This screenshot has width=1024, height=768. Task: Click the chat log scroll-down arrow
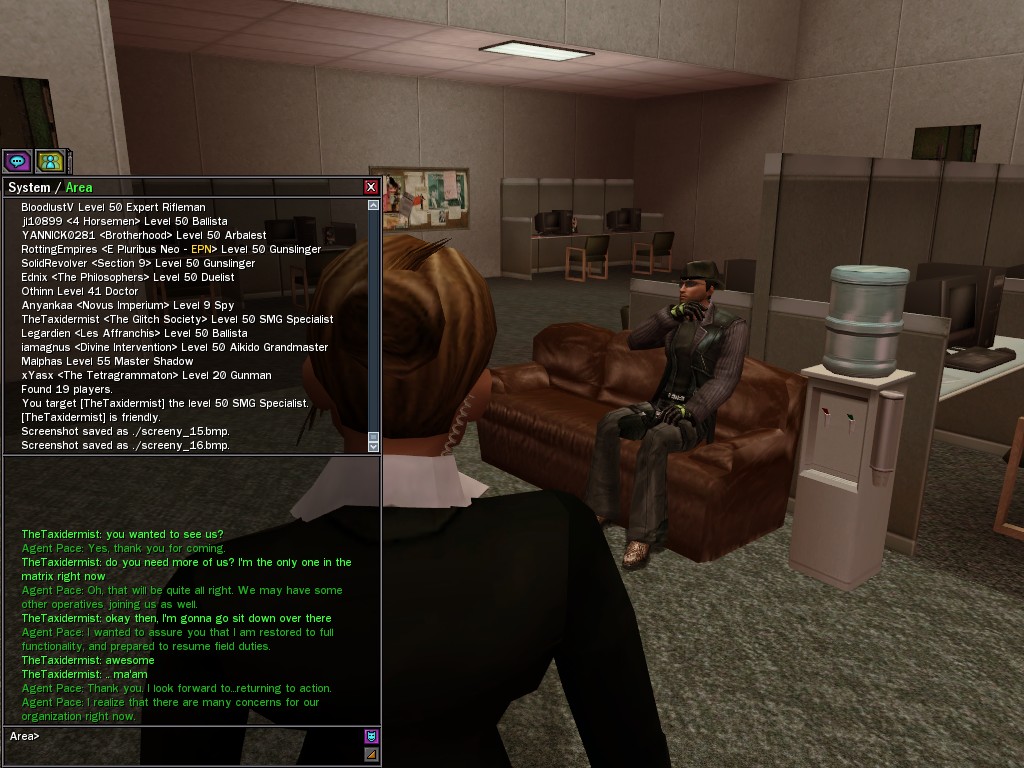[374, 447]
